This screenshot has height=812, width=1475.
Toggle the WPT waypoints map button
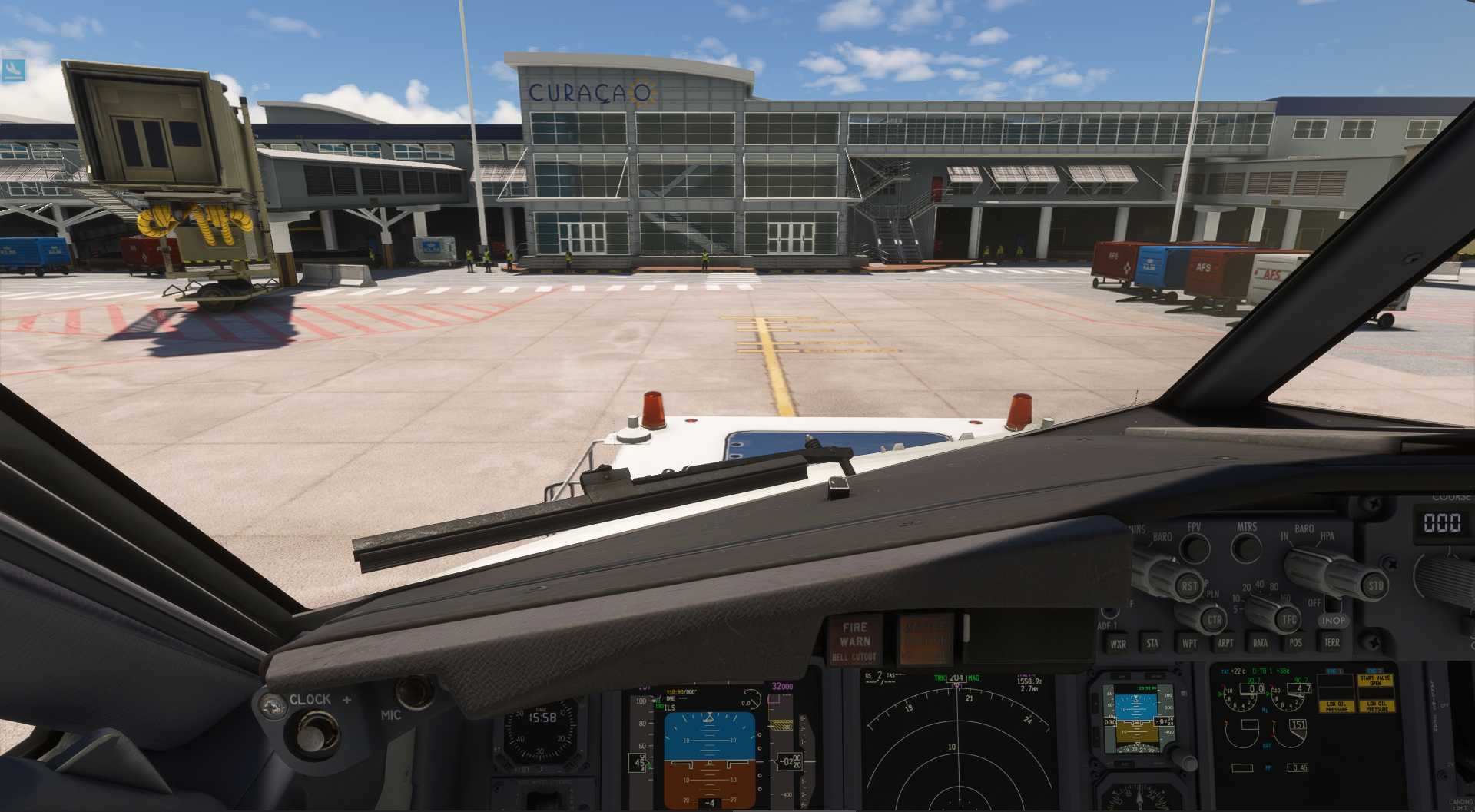pyautogui.click(x=1189, y=643)
